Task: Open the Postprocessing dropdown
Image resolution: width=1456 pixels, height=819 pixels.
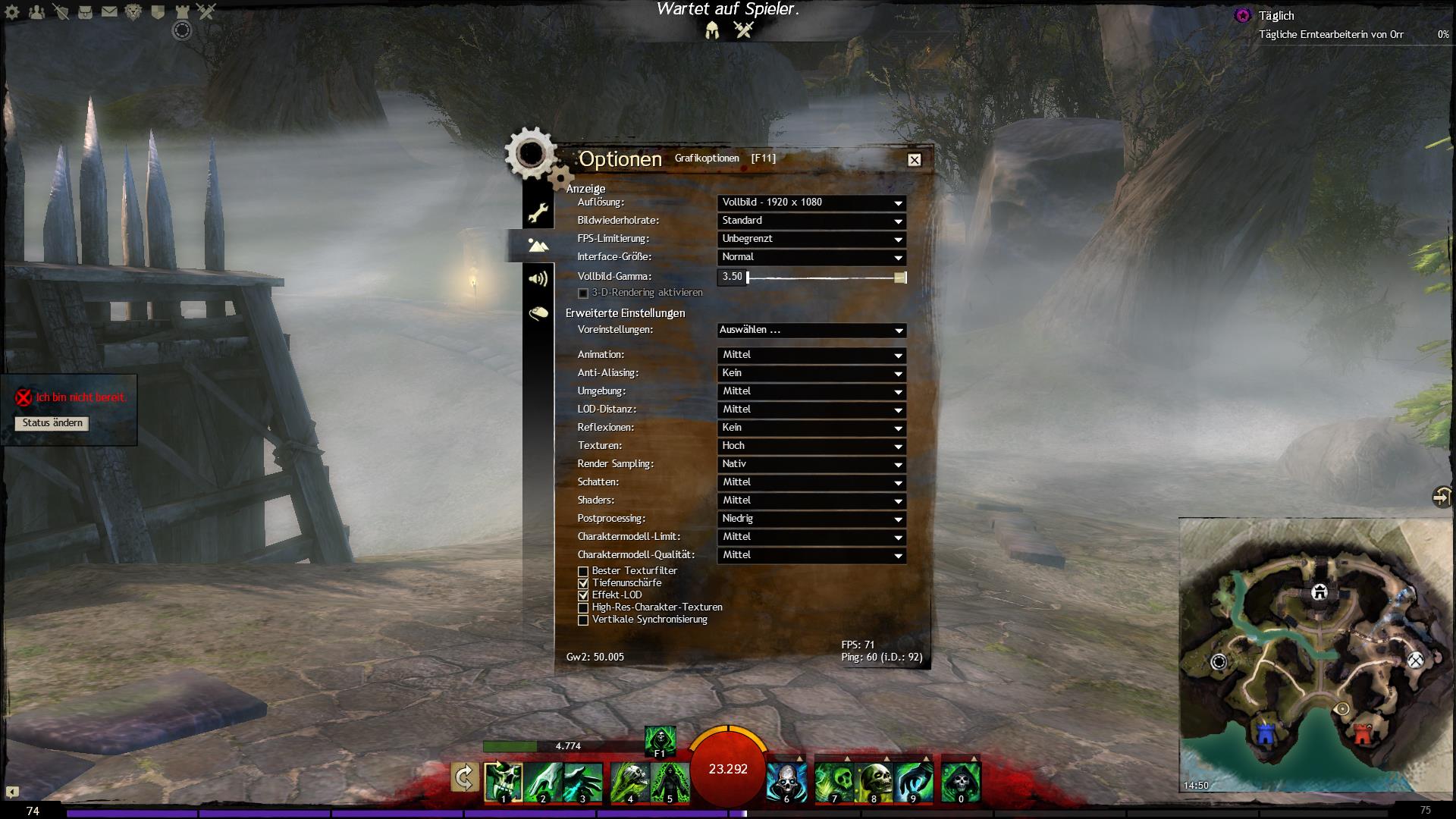Action: tap(811, 519)
